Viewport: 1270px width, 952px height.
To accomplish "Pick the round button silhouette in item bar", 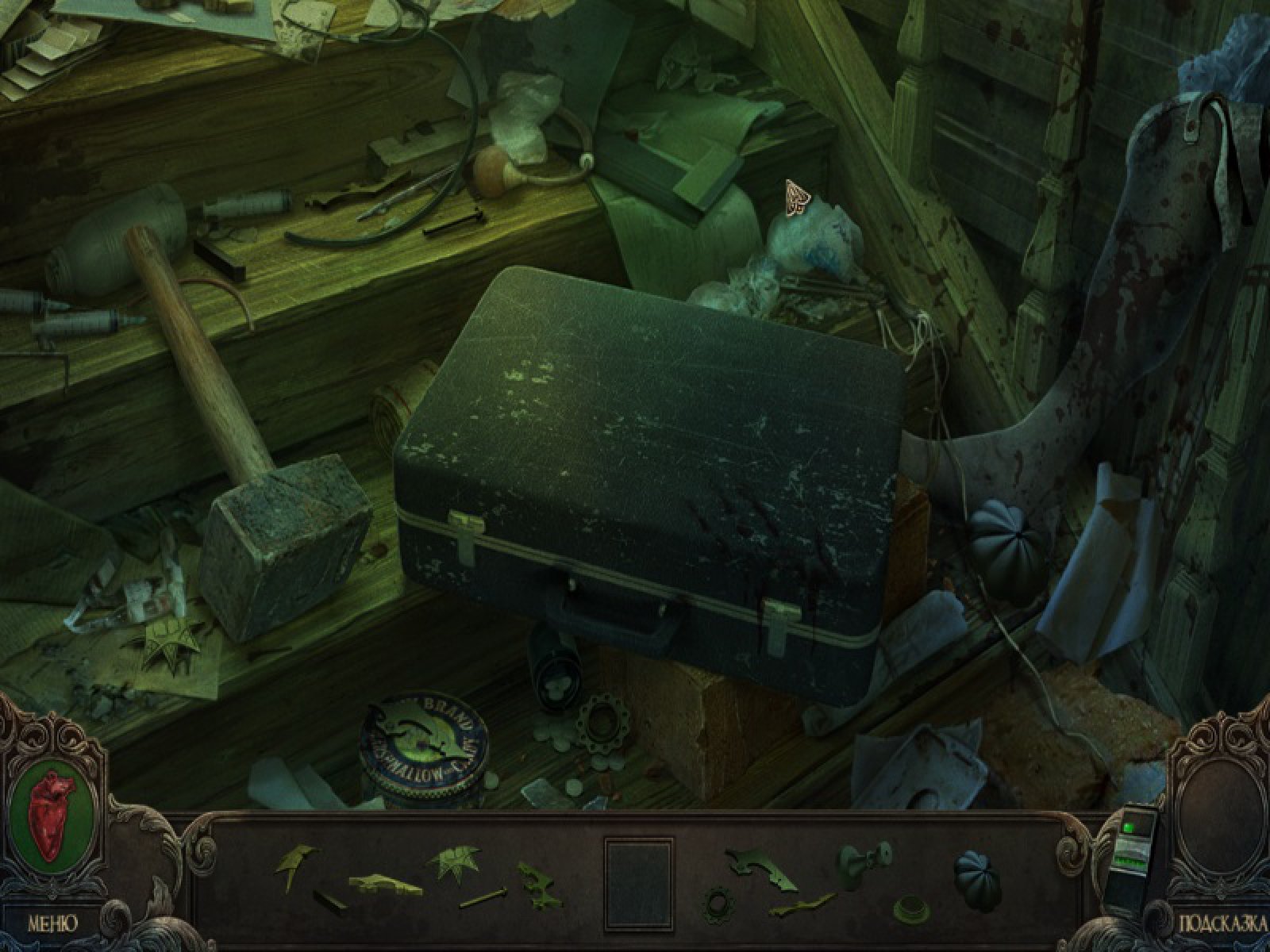I will [x=912, y=907].
